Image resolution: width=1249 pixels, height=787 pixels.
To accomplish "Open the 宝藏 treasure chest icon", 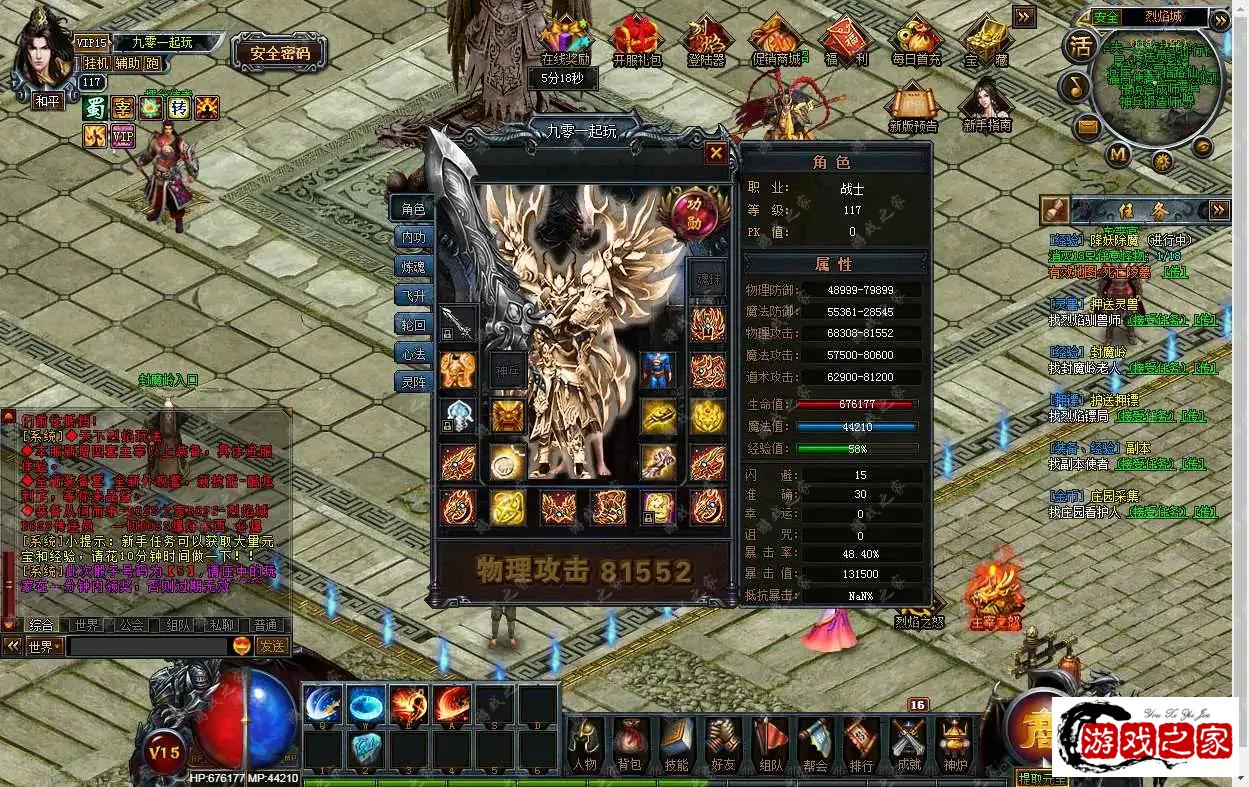I will 985,41.
